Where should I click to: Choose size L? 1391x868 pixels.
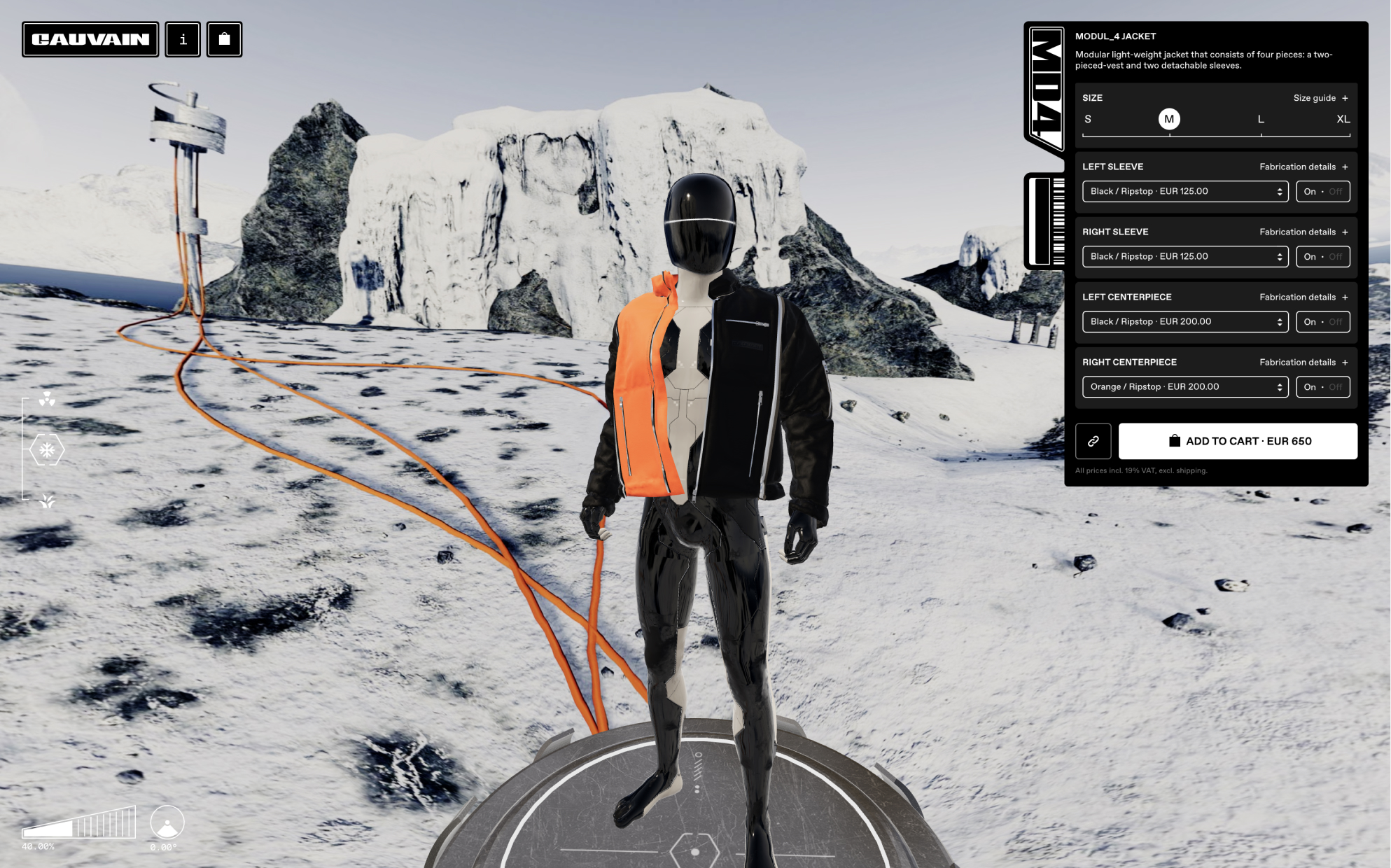tap(1261, 119)
